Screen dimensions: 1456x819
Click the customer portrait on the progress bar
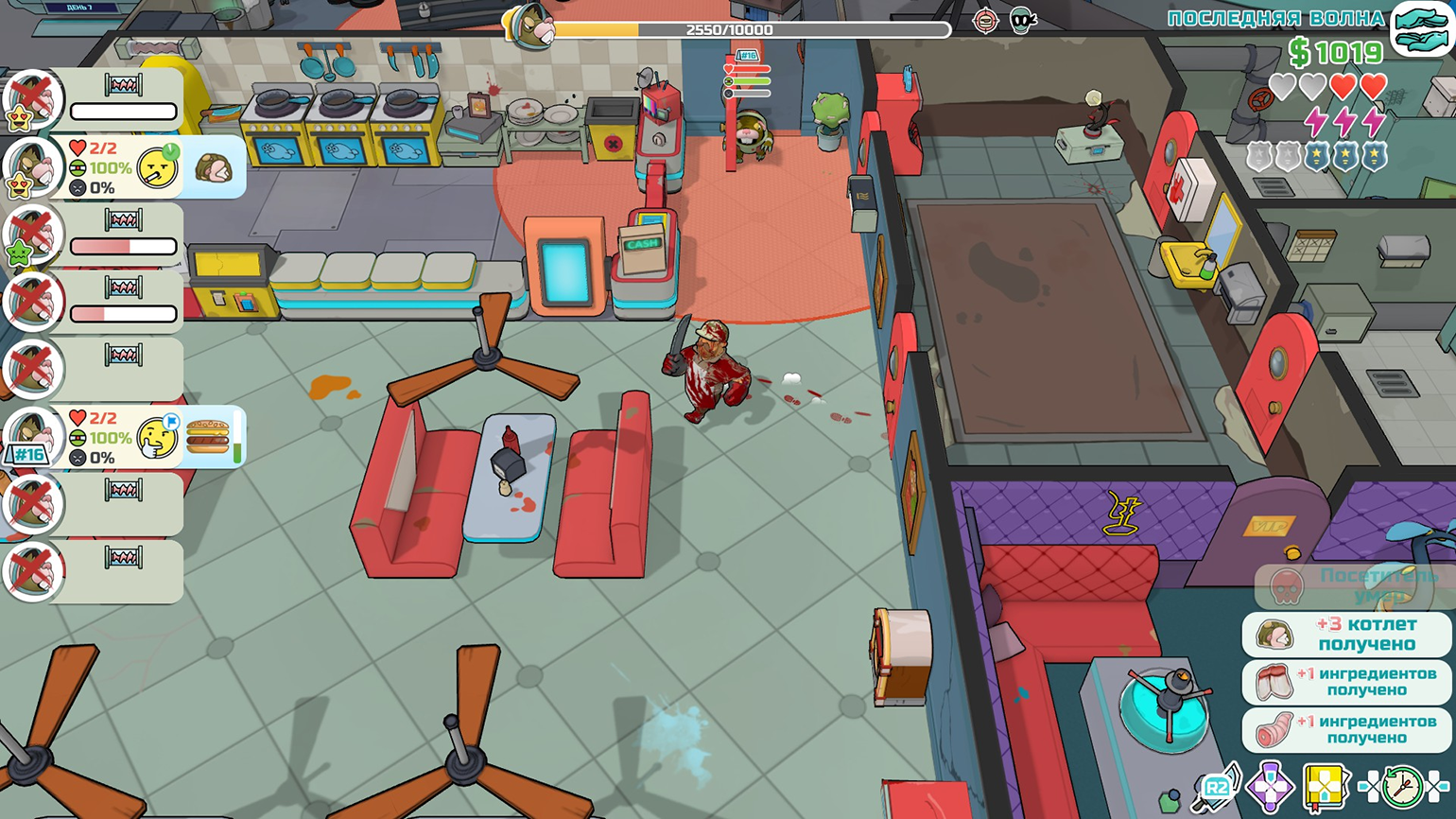click(x=529, y=26)
